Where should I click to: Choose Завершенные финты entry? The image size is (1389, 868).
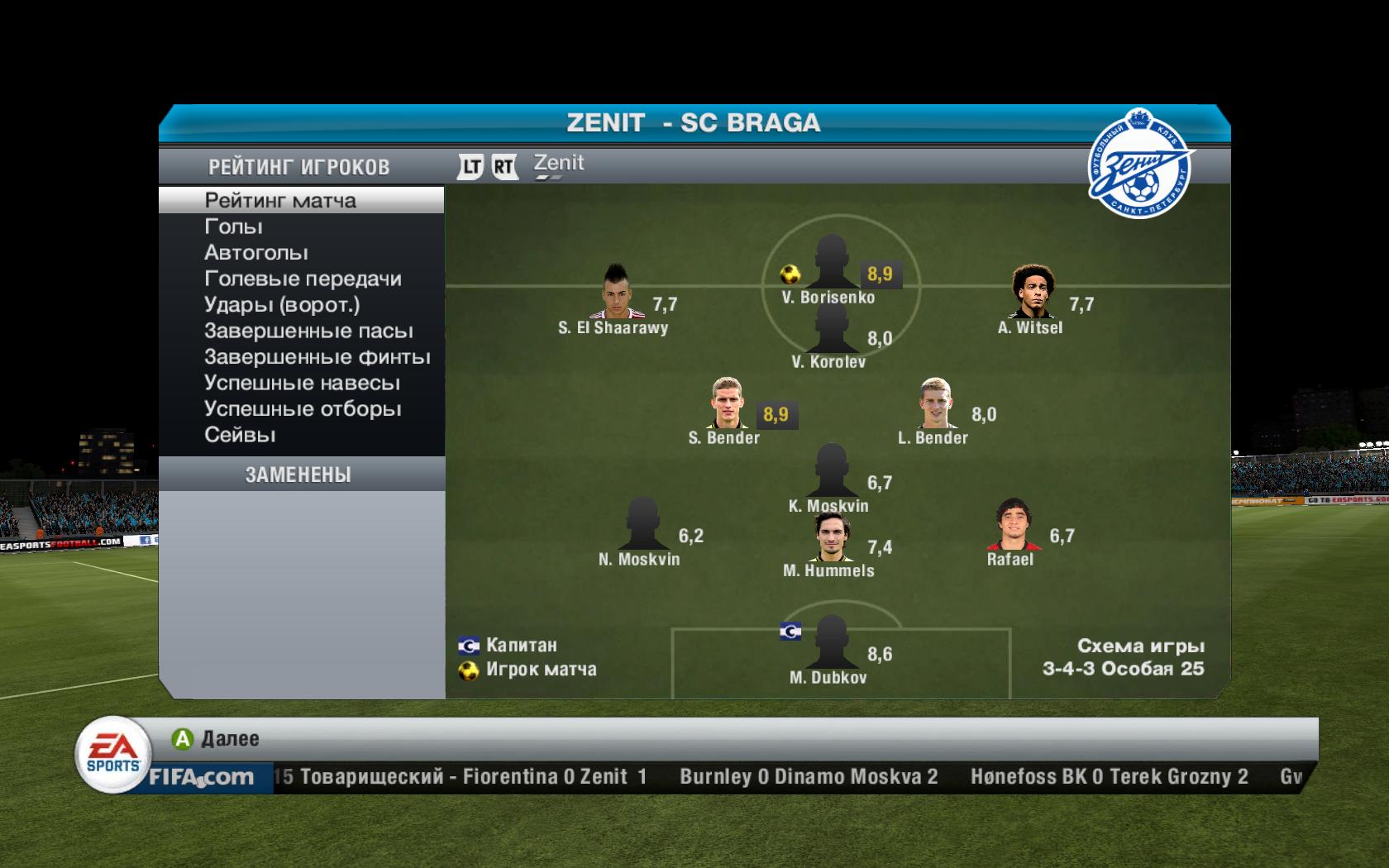[x=317, y=357]
